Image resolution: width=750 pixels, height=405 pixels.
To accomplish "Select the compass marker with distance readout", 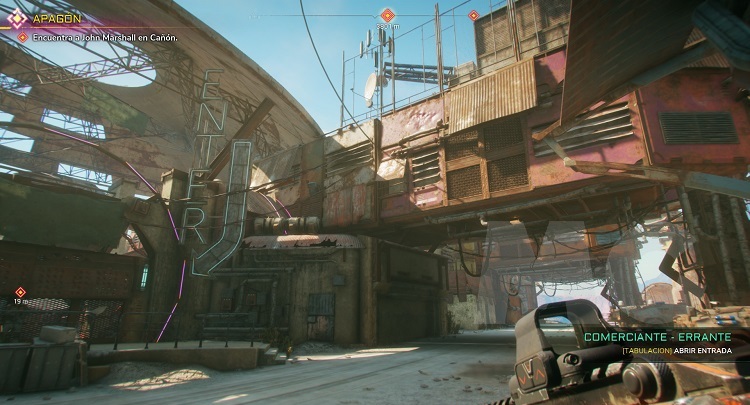I will pos(387,15).
